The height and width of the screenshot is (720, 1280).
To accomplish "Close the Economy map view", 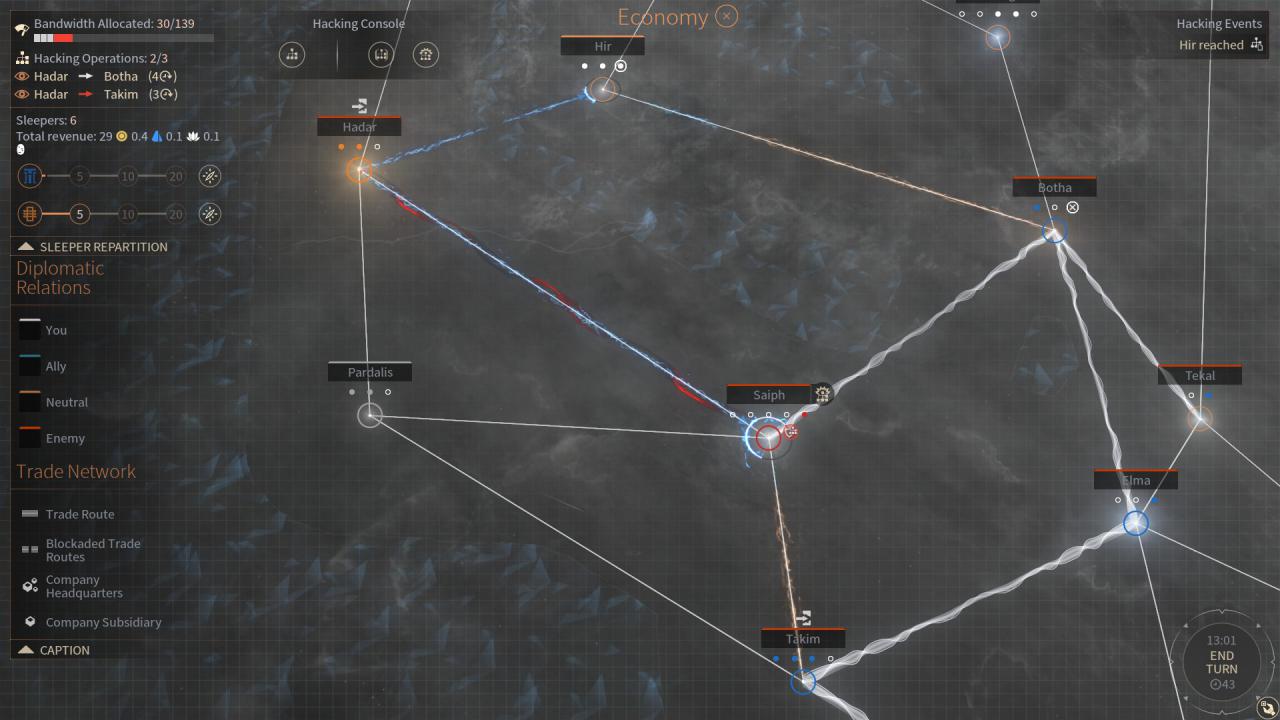I will coord(727,17).
